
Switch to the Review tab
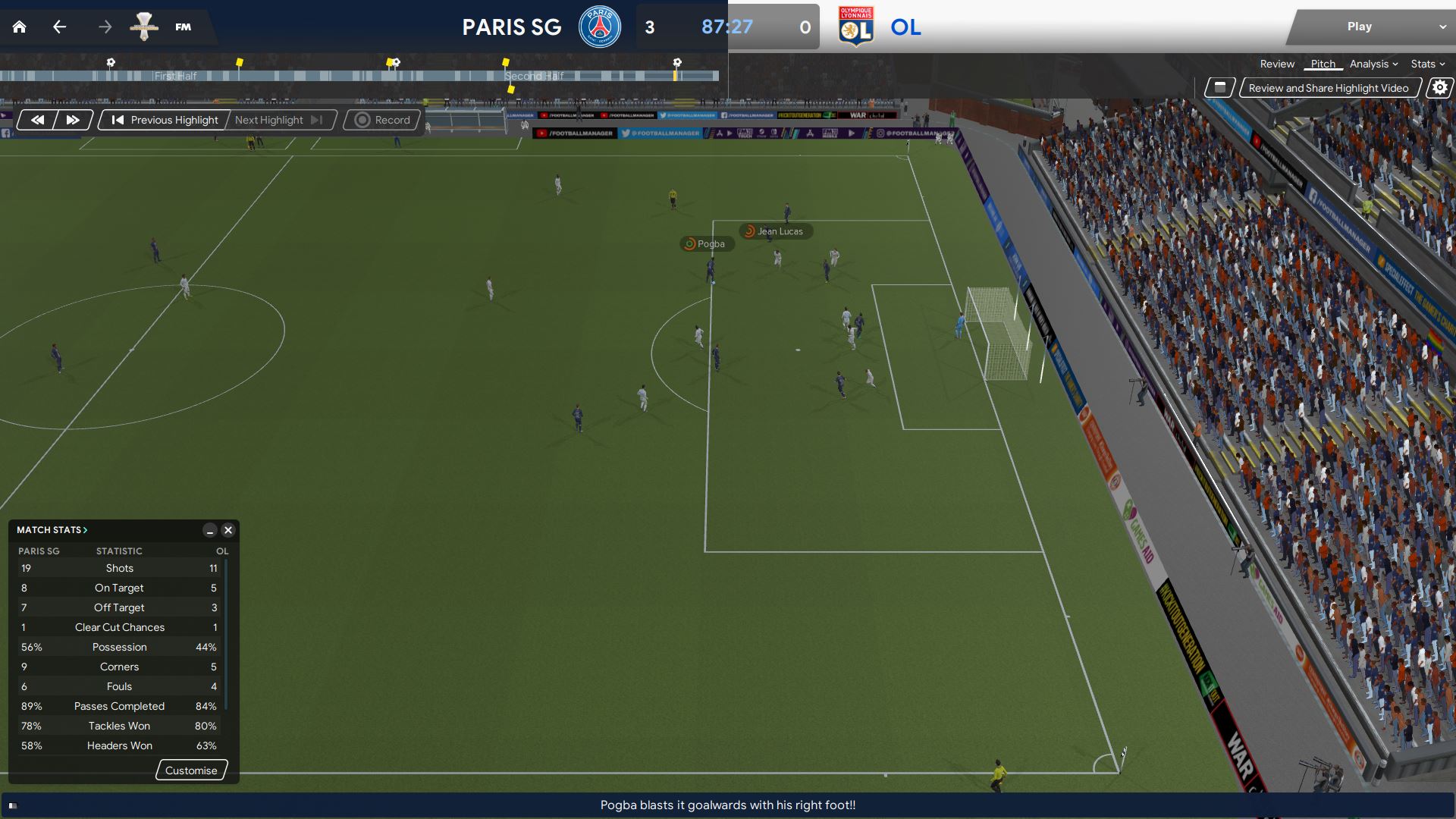(1277, 64)
